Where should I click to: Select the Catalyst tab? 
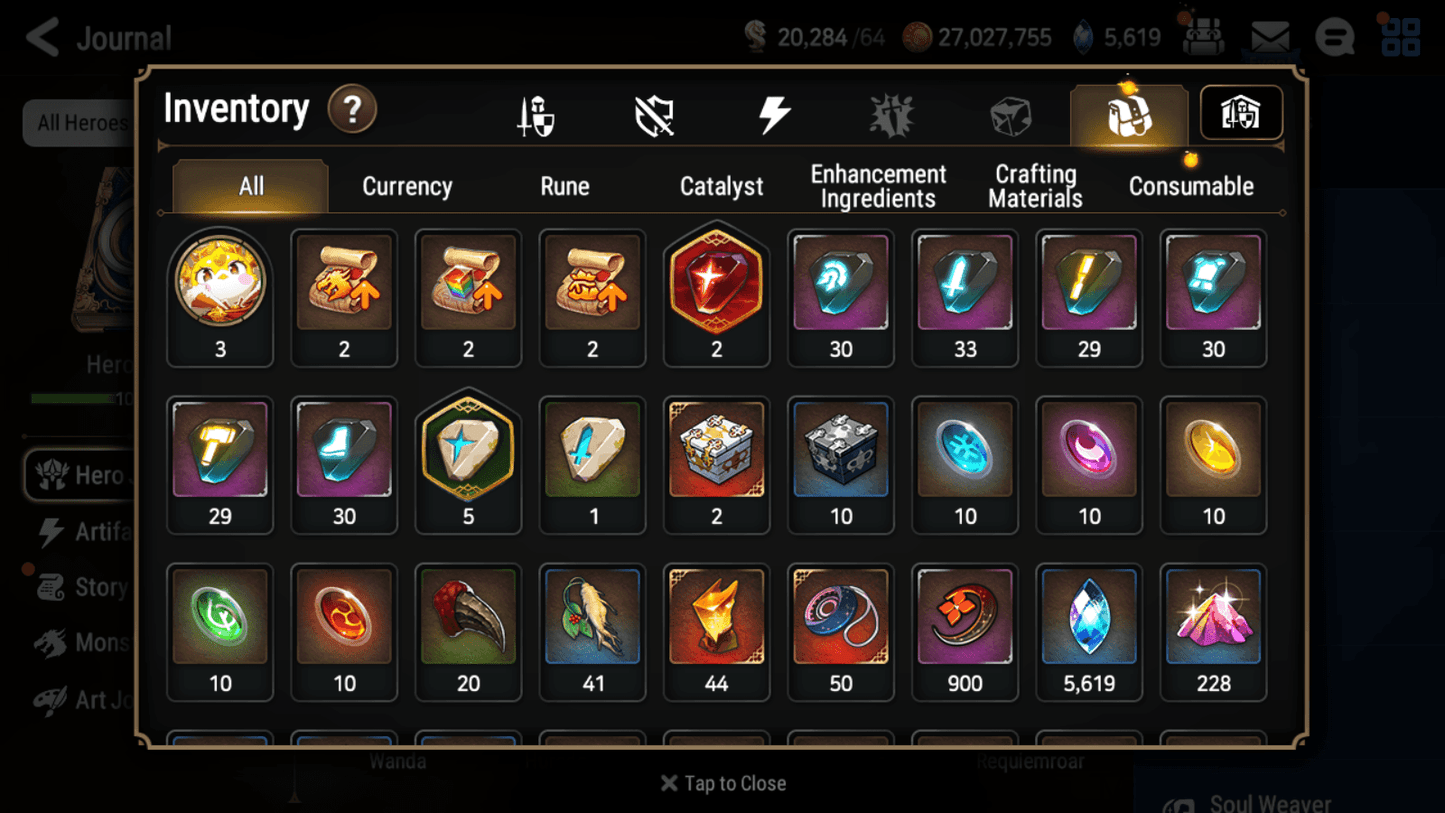[x=721, y=186]
